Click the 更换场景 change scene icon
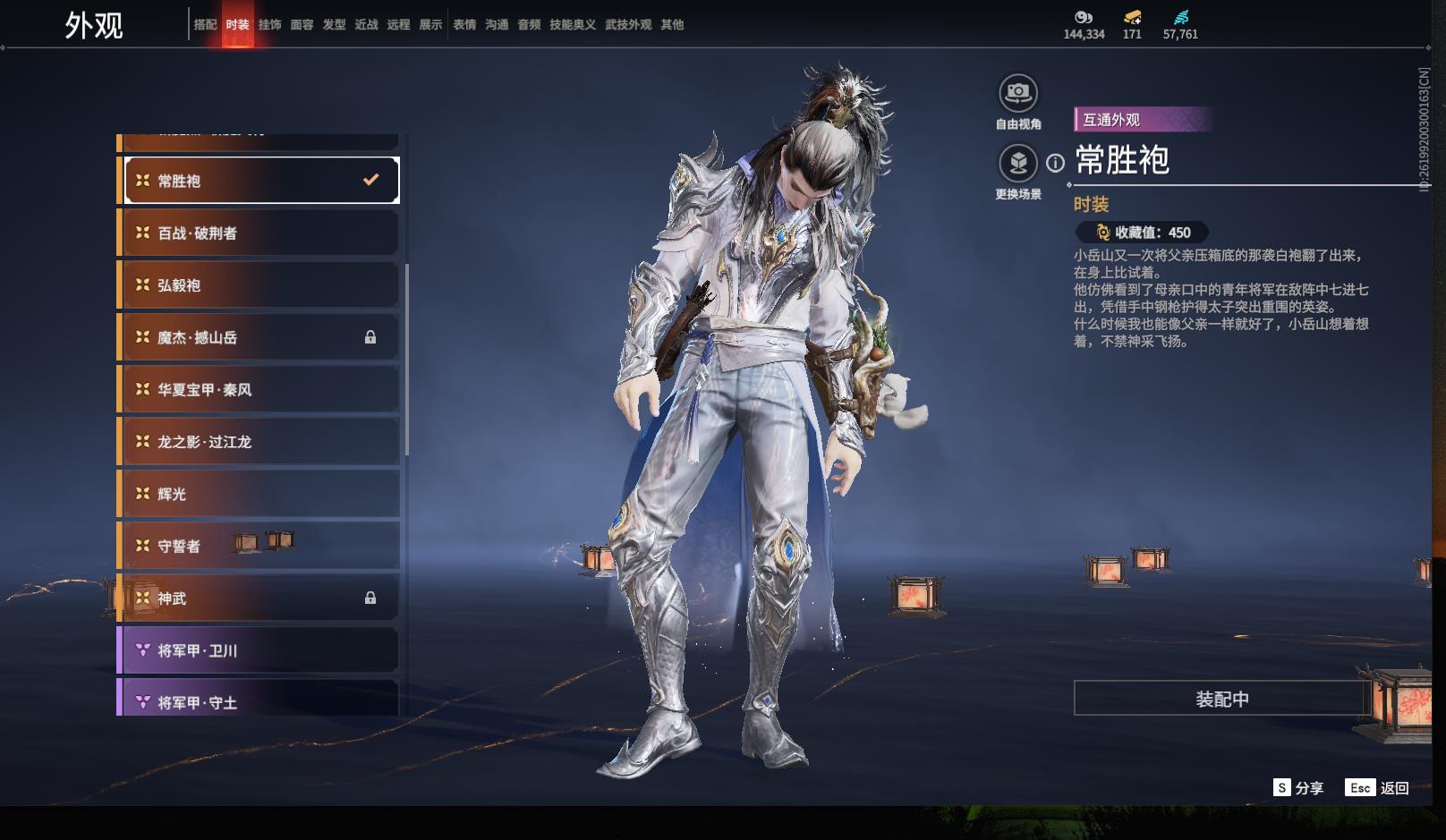 click(1017, 163)
